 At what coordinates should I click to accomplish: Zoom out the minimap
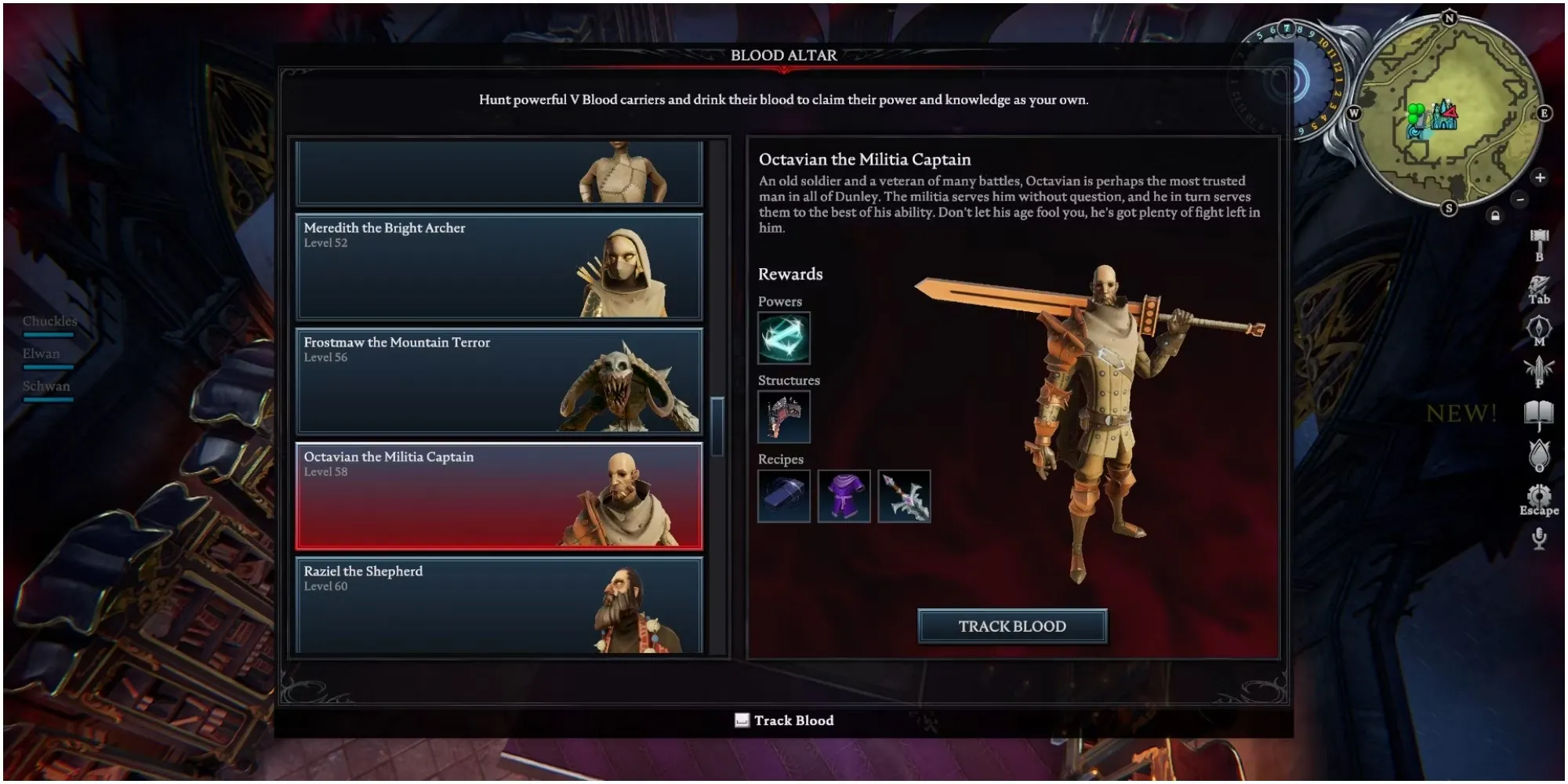click(x=1520, y=200)
